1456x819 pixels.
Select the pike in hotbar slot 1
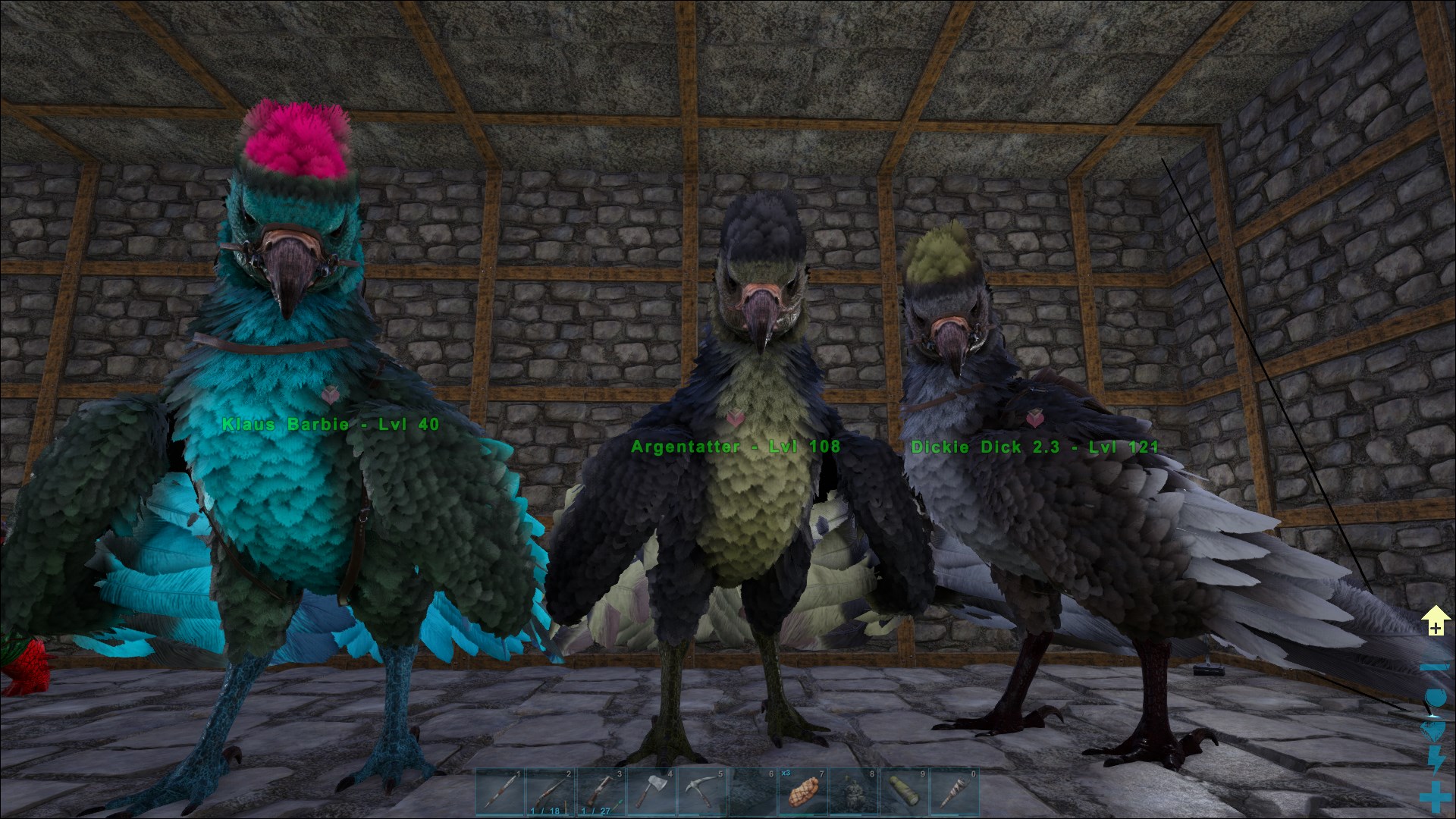(501, 793)
